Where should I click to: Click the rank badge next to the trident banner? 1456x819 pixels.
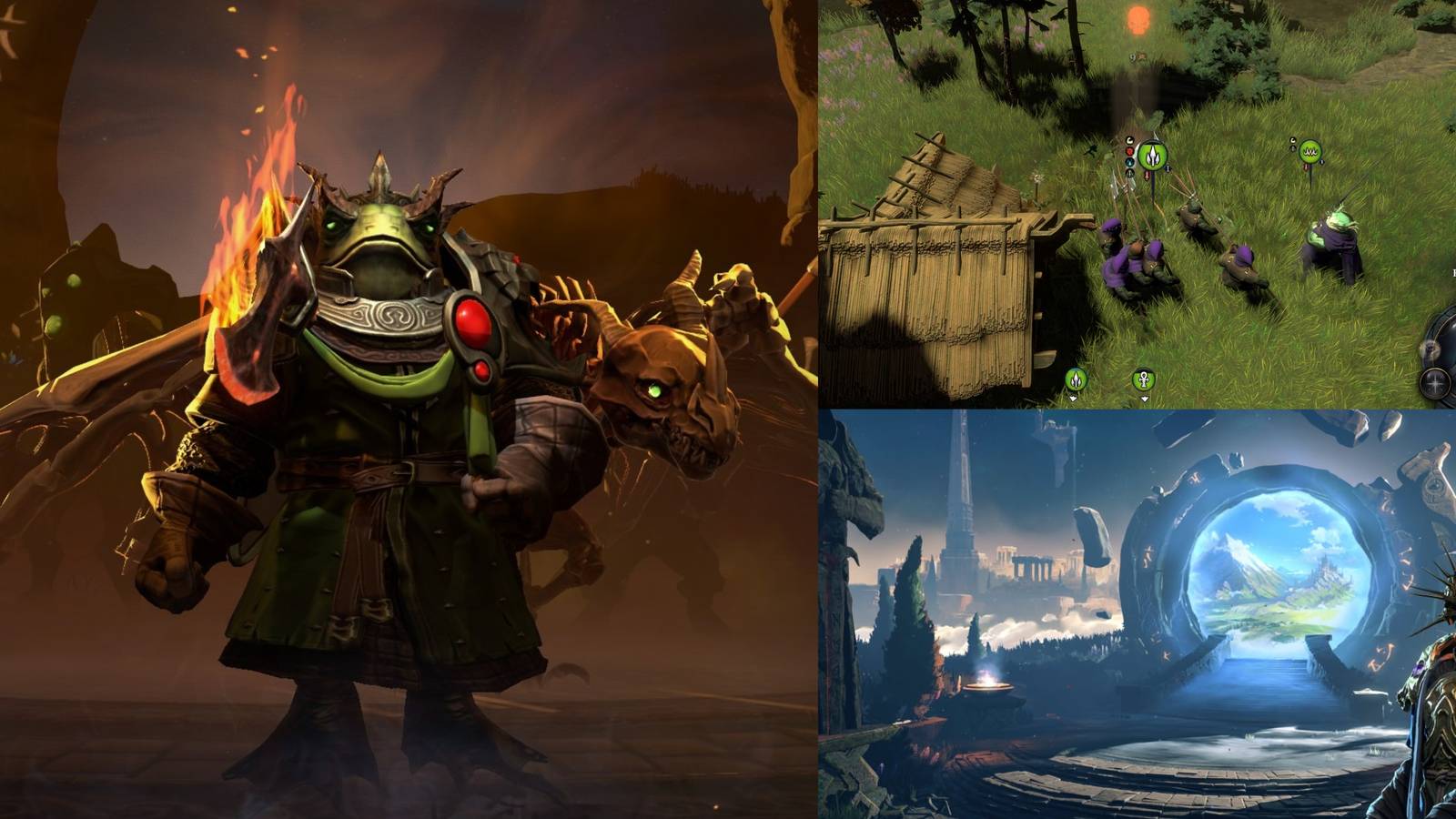1167,168
